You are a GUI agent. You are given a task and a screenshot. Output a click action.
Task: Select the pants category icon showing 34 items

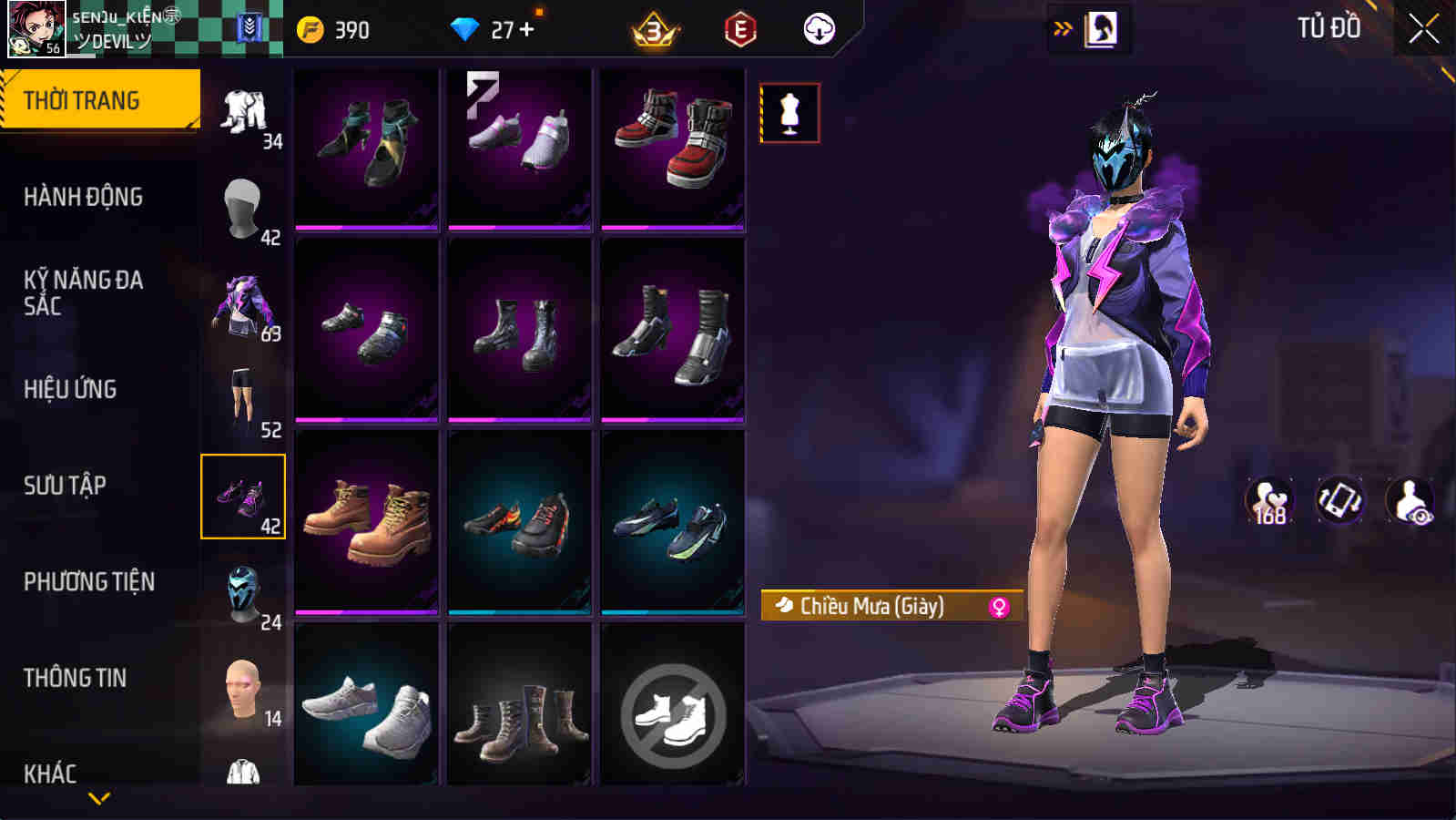[243, 114]
